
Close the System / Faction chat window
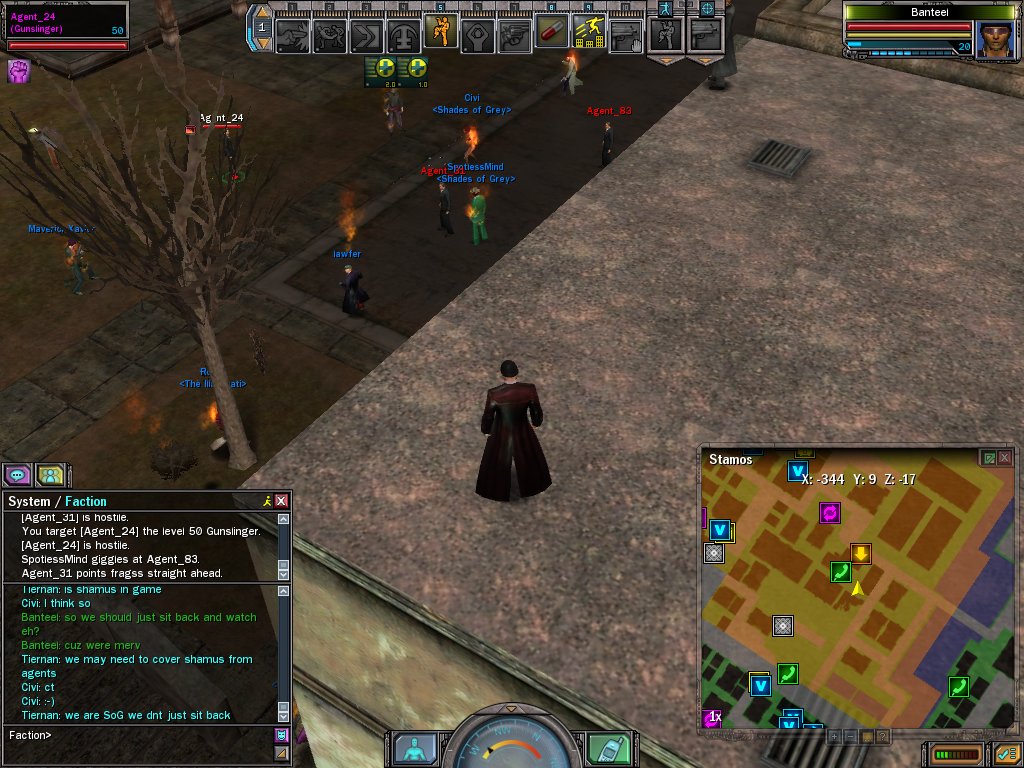(x=282, y=501)
